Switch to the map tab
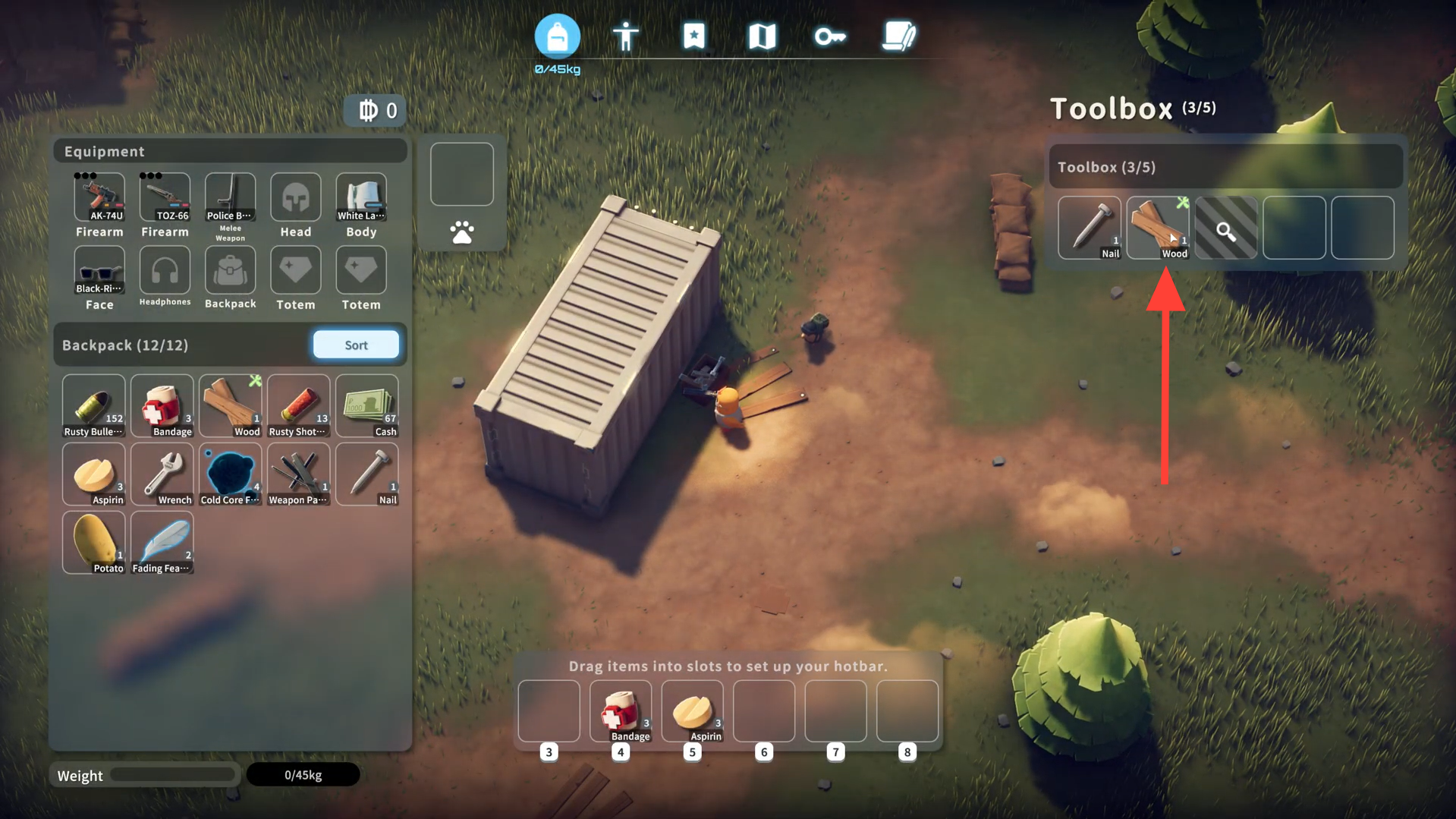The height and width of the screenshot is (819, 1456). tap(762, 36)
